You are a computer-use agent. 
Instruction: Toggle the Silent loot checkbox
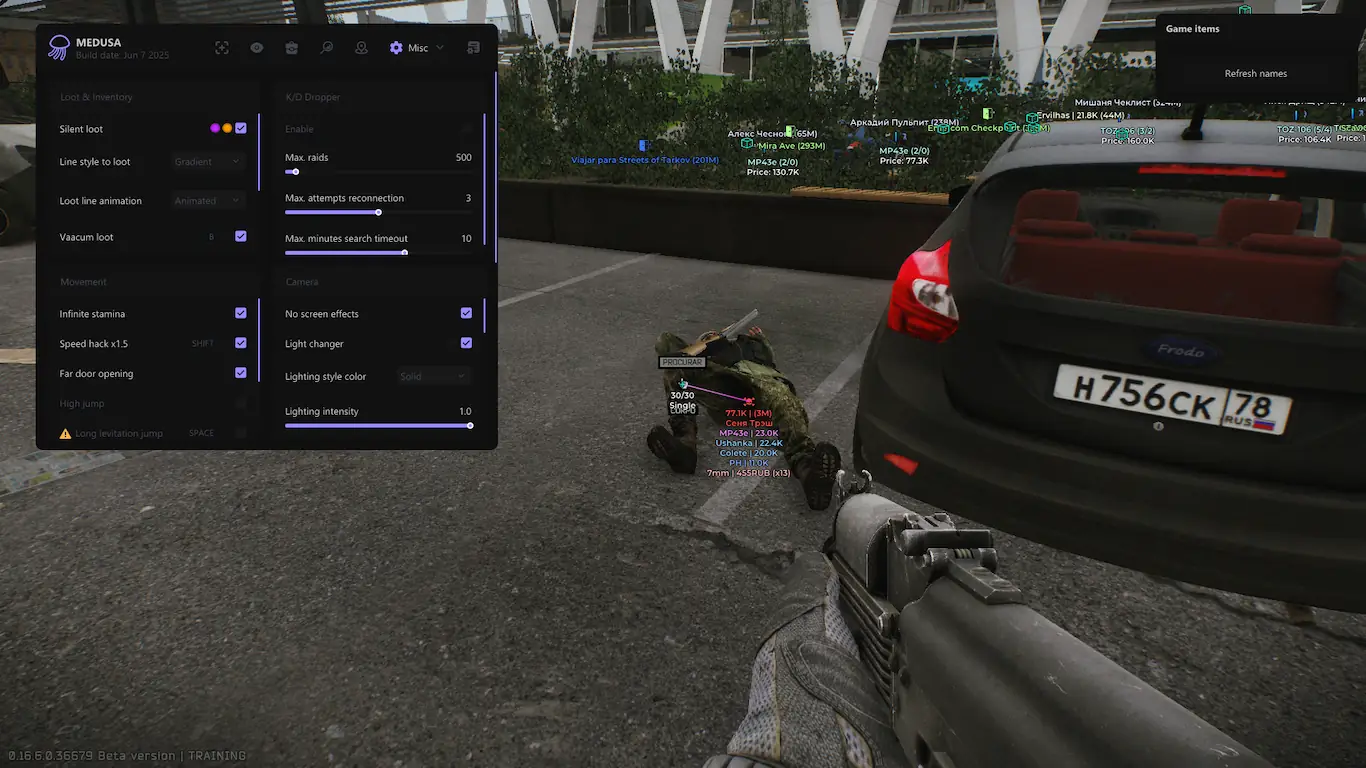coord(241,128)
